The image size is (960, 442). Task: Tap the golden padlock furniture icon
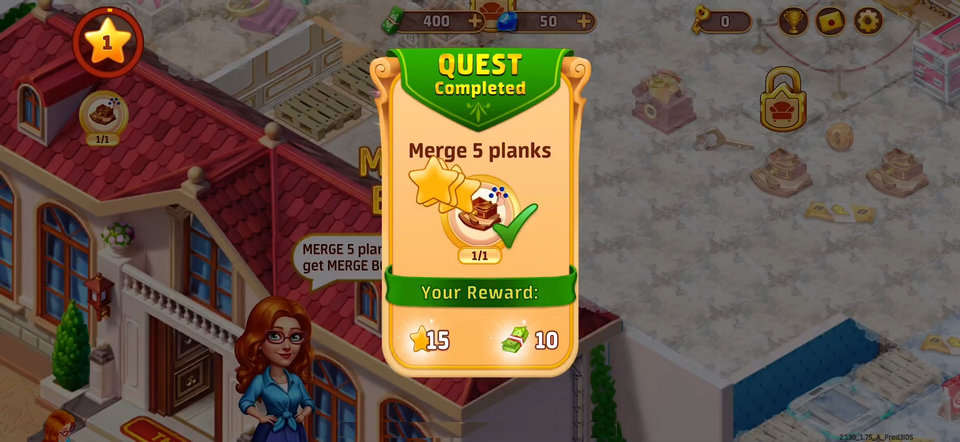click(783, 100)
